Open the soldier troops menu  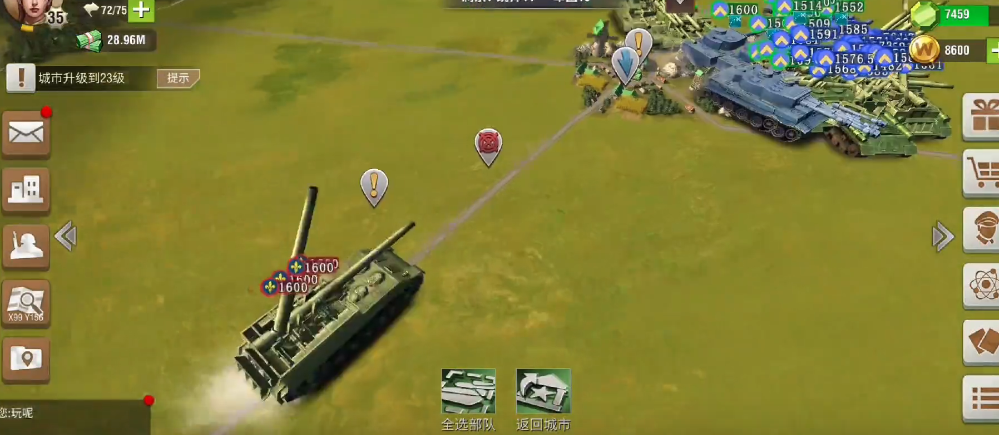tap(26, 245)
